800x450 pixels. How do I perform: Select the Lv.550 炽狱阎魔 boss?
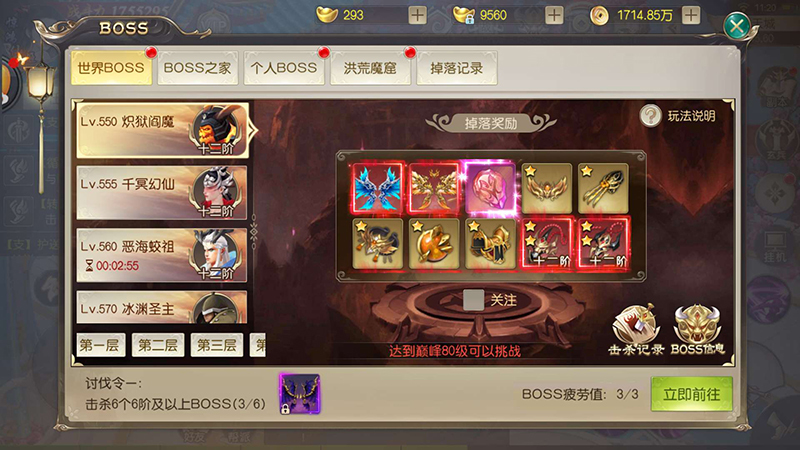[161, 129]
